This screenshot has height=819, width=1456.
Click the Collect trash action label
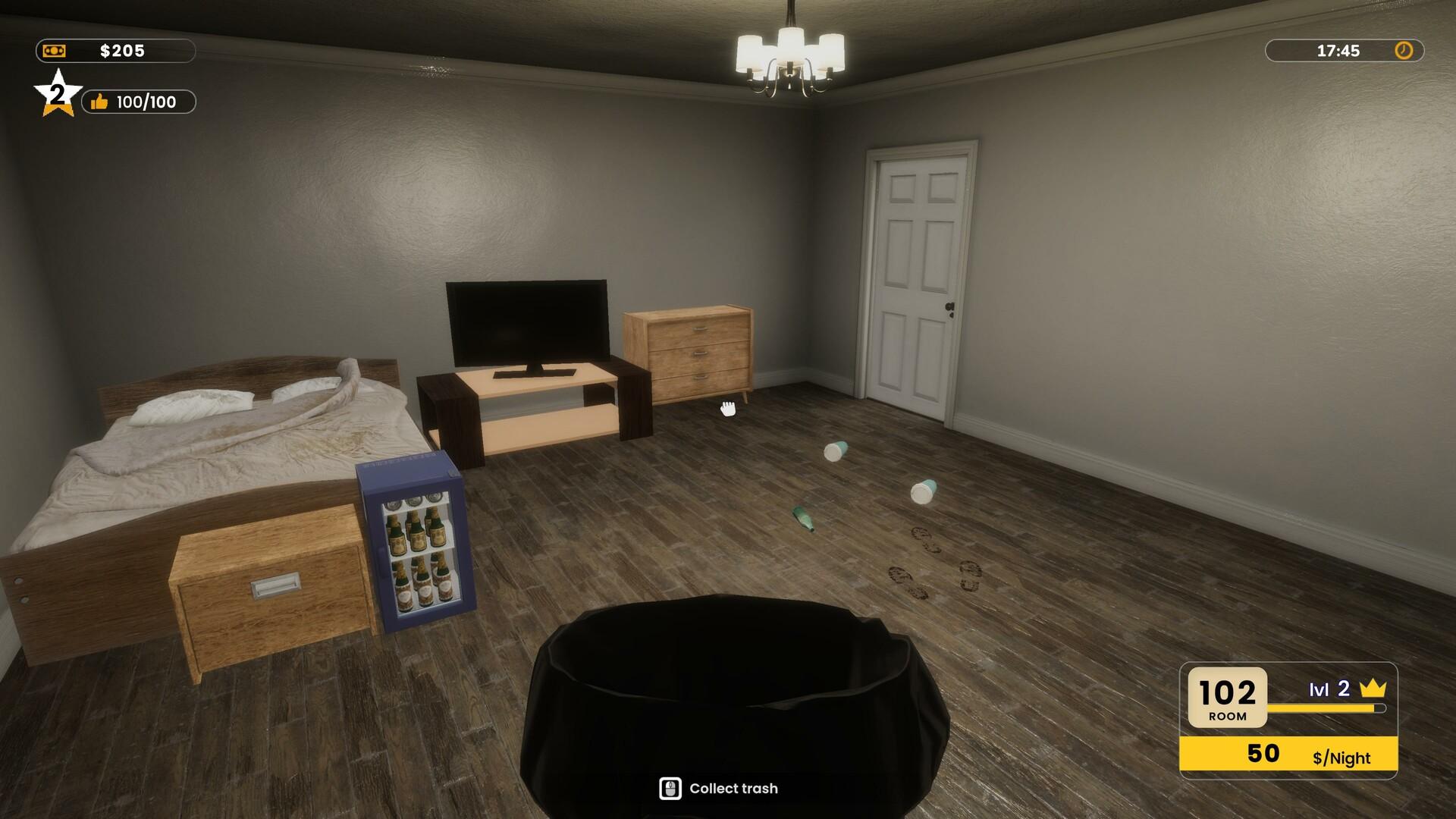[x=733, y=789]
